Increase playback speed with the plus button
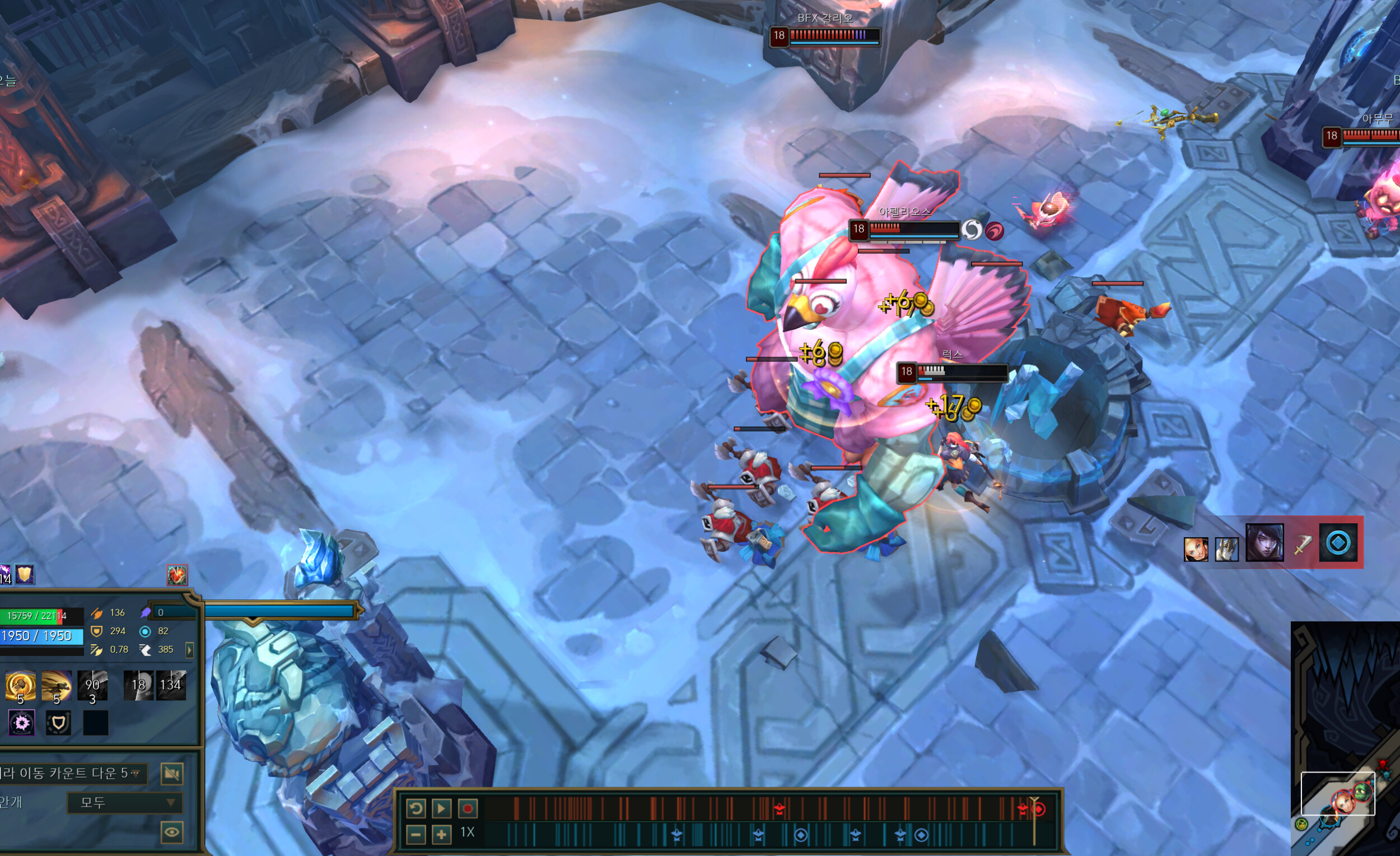This screenshot has height=856, width=1400. (x=441, y=834)
